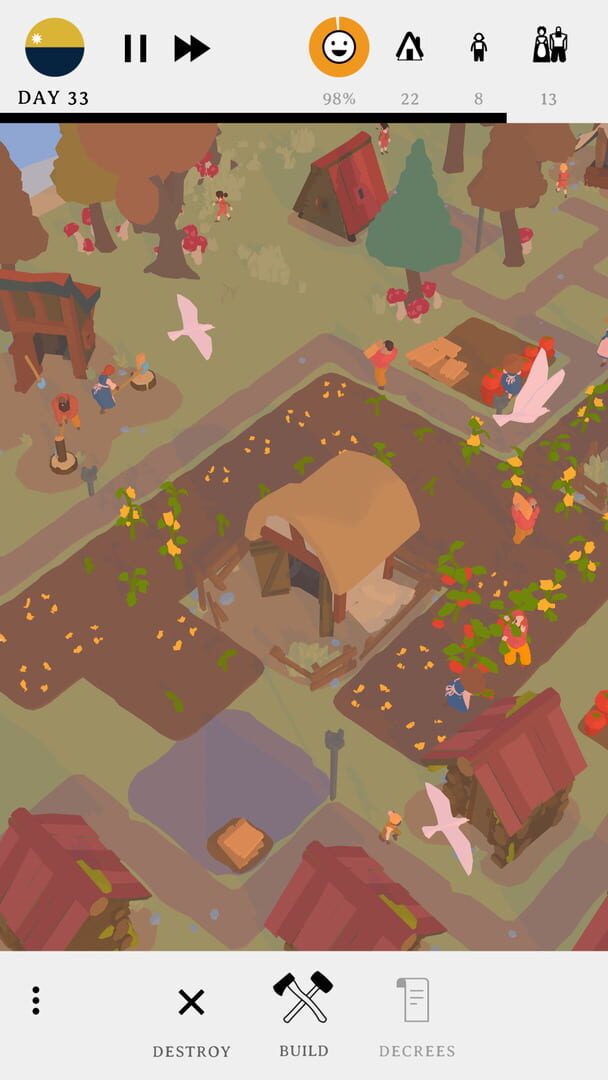Inspect the adult villagers icon
The image size is (608, 1080).
[549, 46]
